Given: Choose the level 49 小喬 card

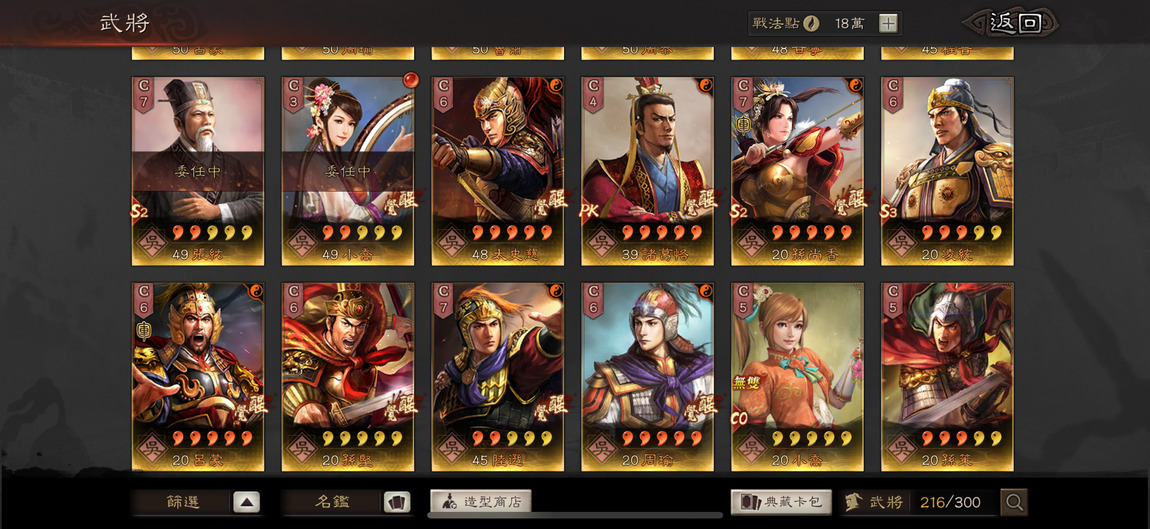Looking at the screenshot, I should pos(348,171).
